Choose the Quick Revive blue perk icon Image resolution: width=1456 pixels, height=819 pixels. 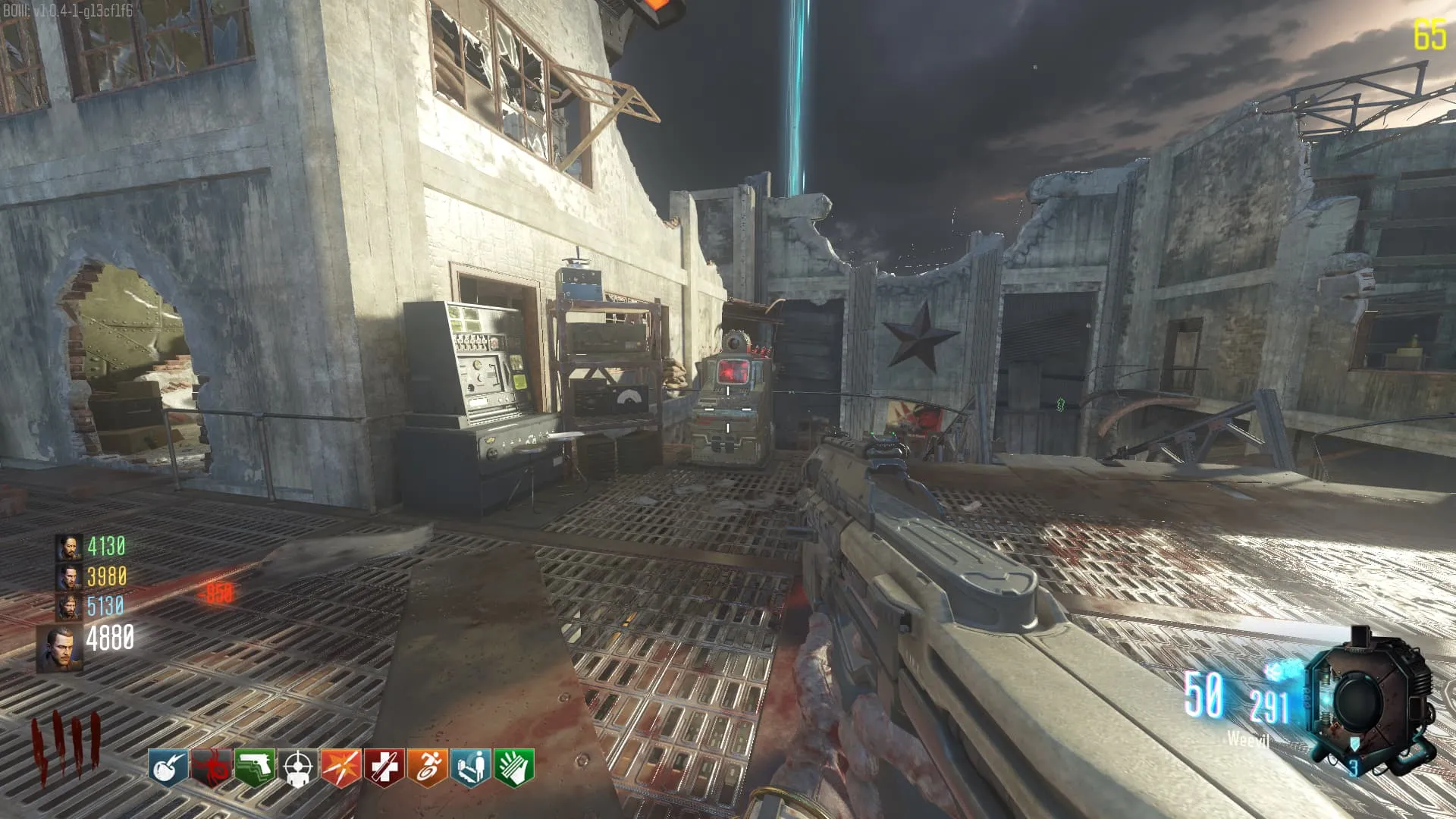tap(471, 767)
